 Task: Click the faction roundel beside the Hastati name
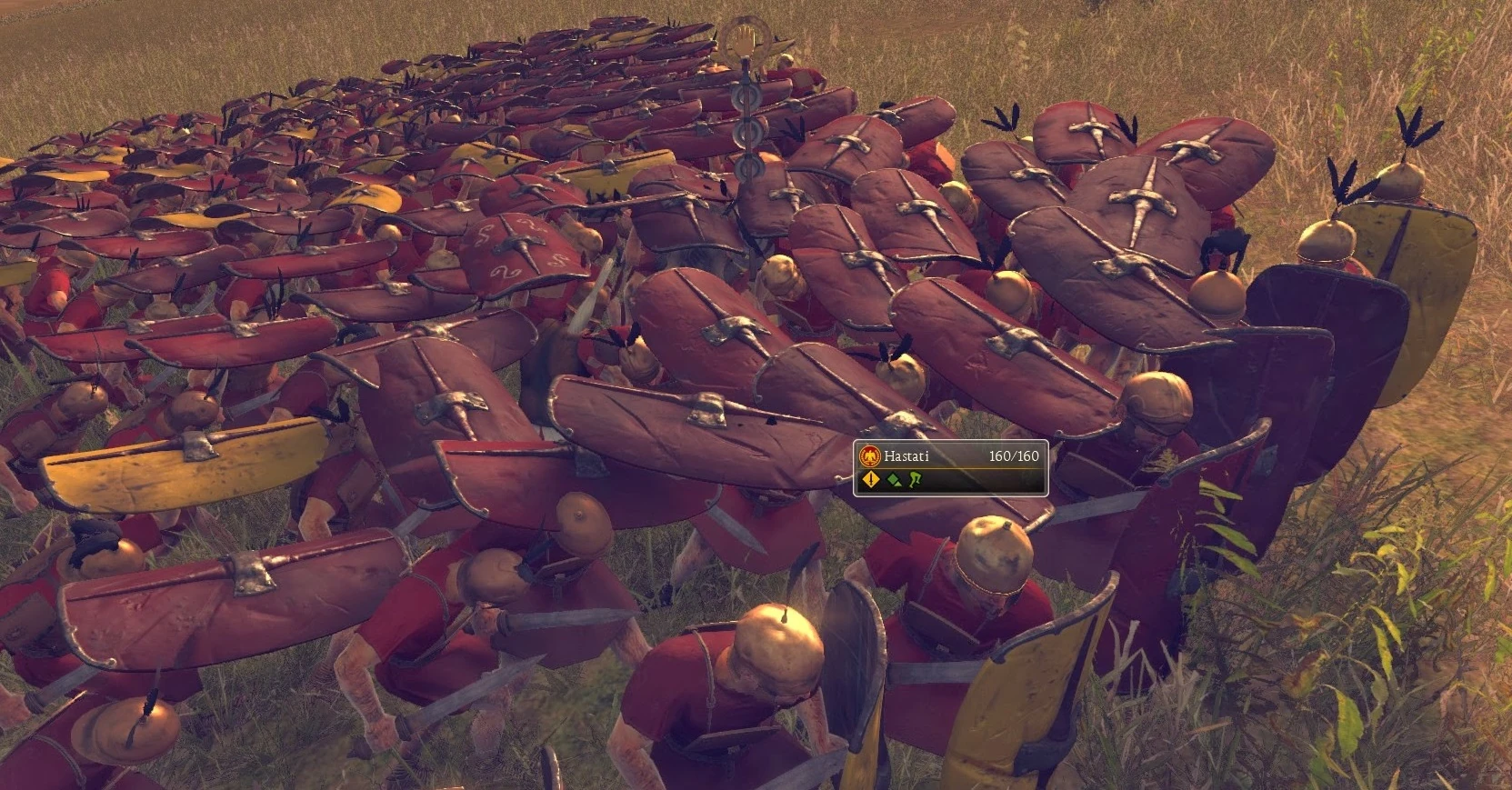pyautogui.click(x=869, y=456)
